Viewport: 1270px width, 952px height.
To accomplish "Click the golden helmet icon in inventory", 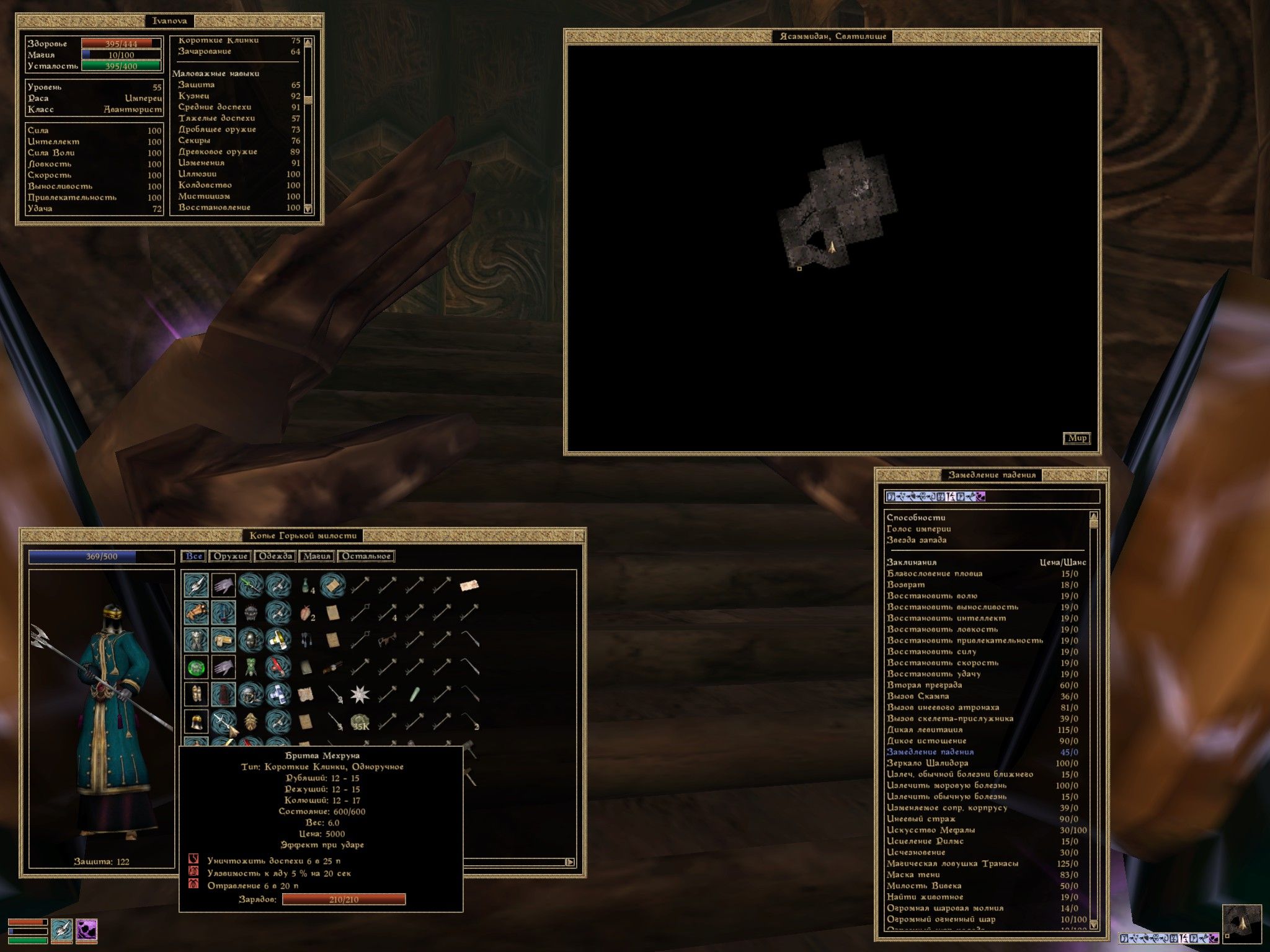I will coord(197,721).
